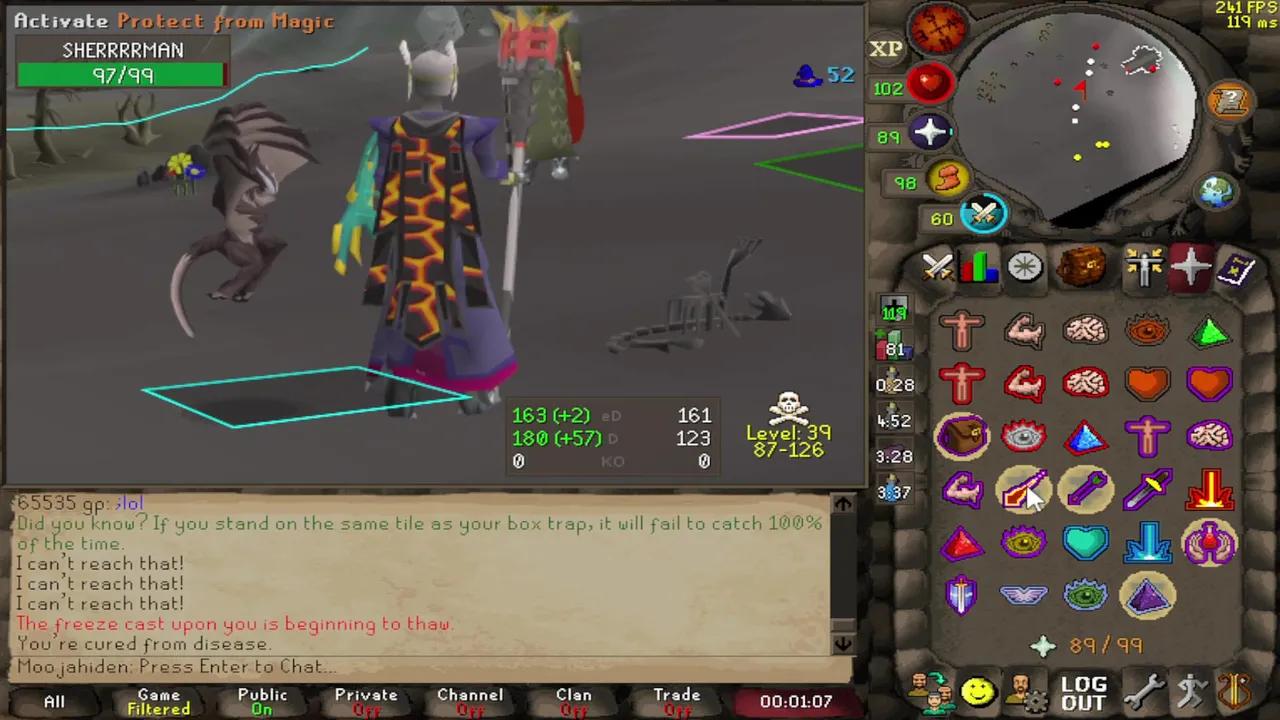The height and width of the screenshot is (720, 1280).
Task: Toggle Public chat off
Action: tap(262, 697)
